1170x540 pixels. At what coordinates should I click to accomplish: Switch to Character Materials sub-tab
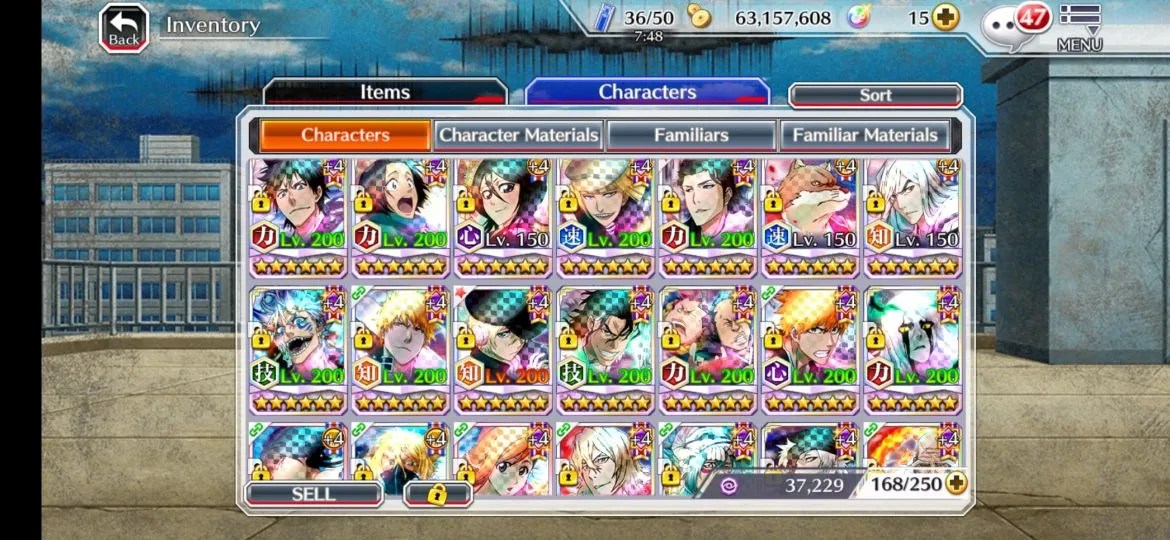tap(519, 135)
